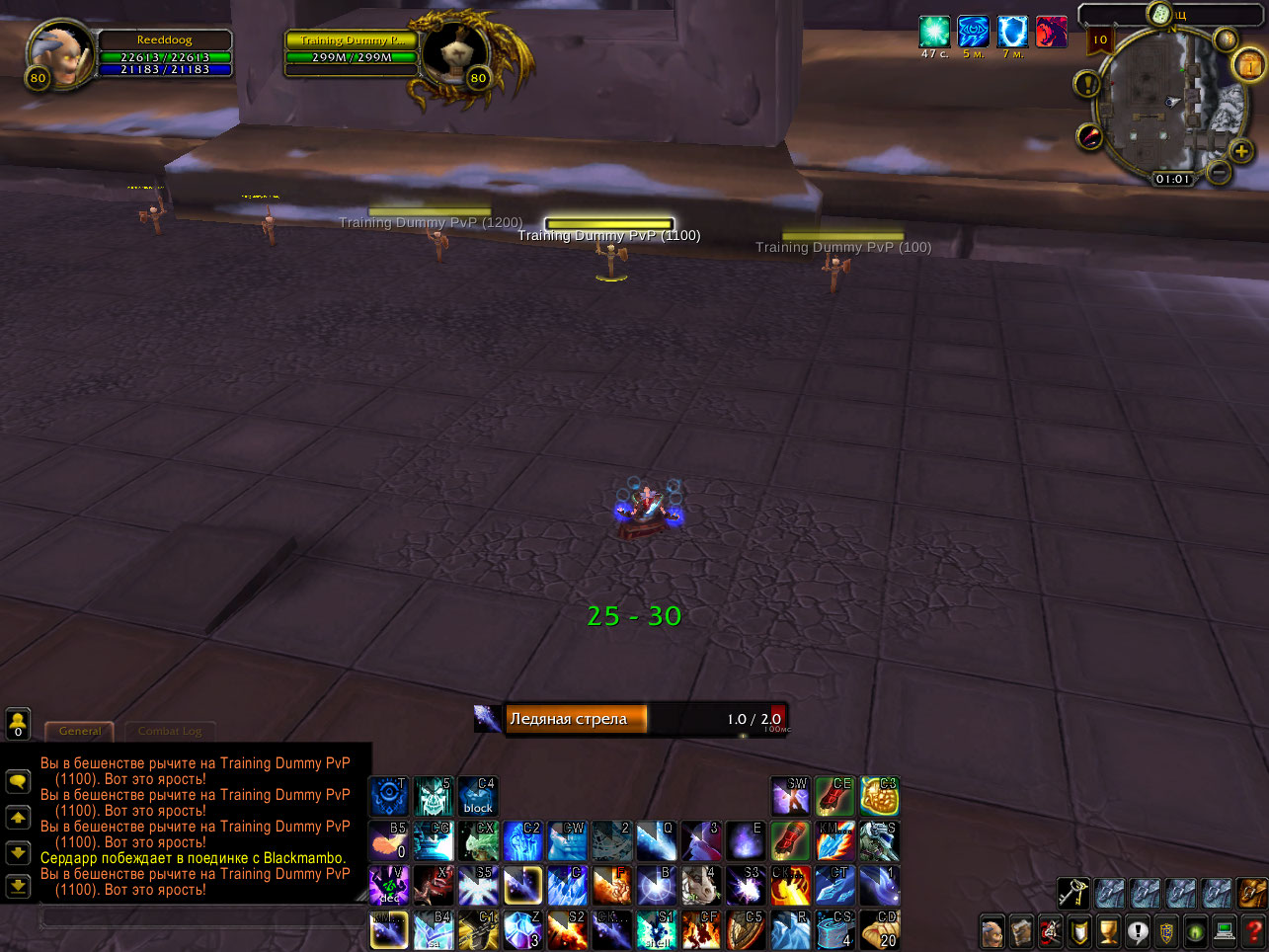Open the spellbook micro button
This screenshot has width=1269, height=952.
[x=1021, y=930]
